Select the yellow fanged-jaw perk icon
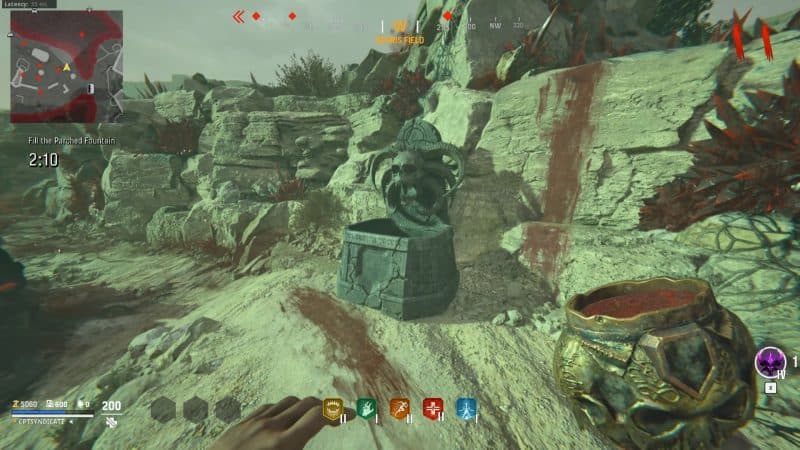This screenshot has width=800, height=450. click(x=332, y=408)
